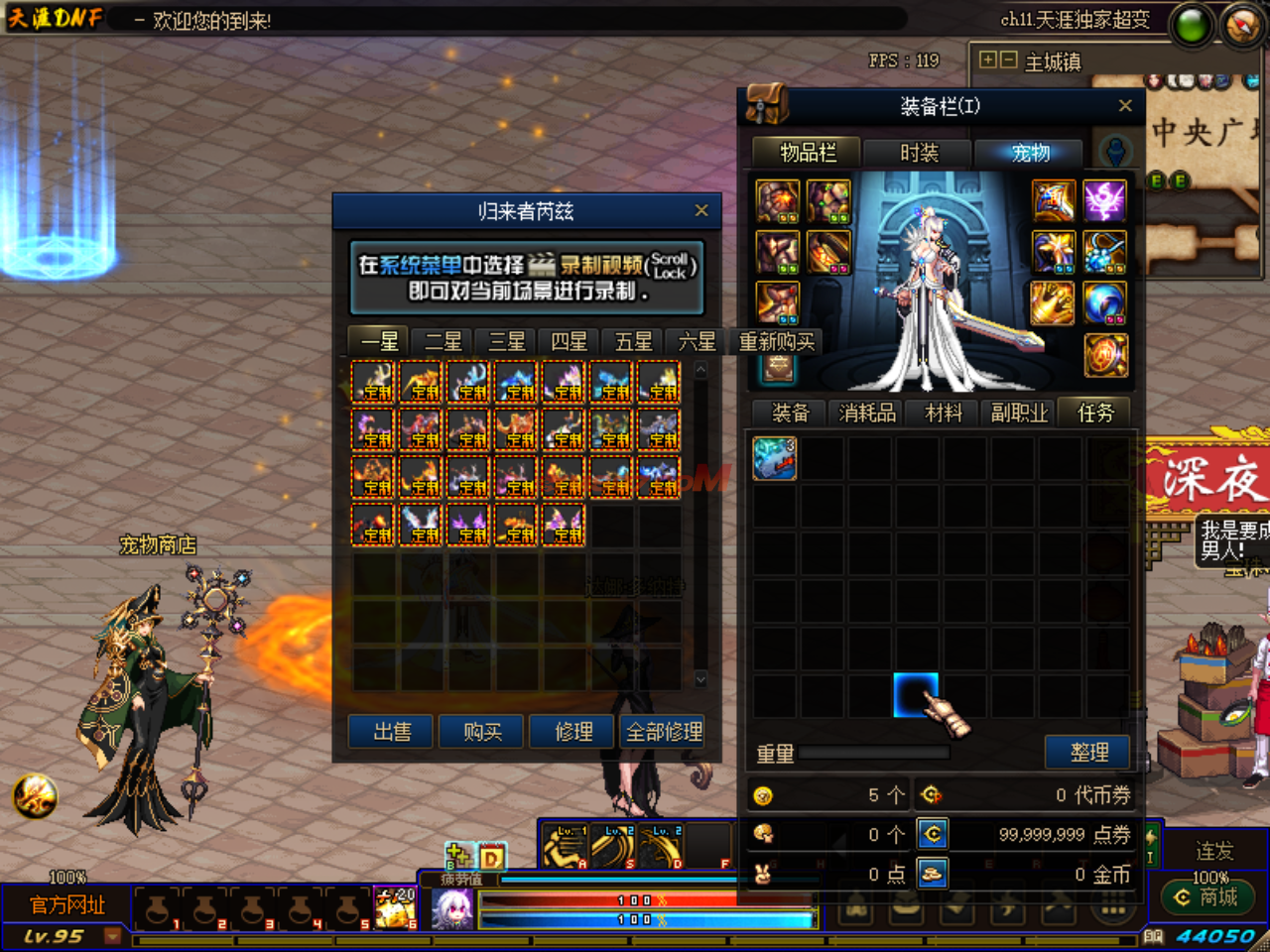Open the 三星 shop tab

tap(506, 342)
